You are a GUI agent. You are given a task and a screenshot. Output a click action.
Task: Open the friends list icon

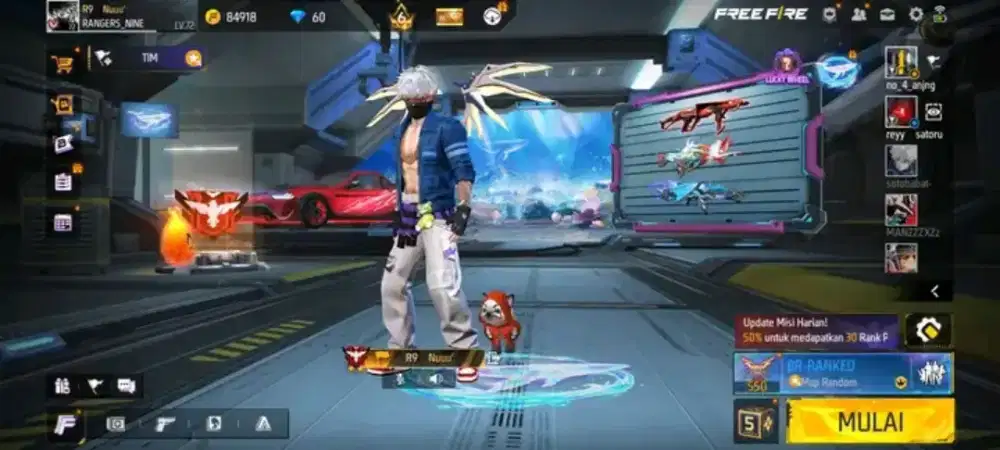tap(859, 15)
